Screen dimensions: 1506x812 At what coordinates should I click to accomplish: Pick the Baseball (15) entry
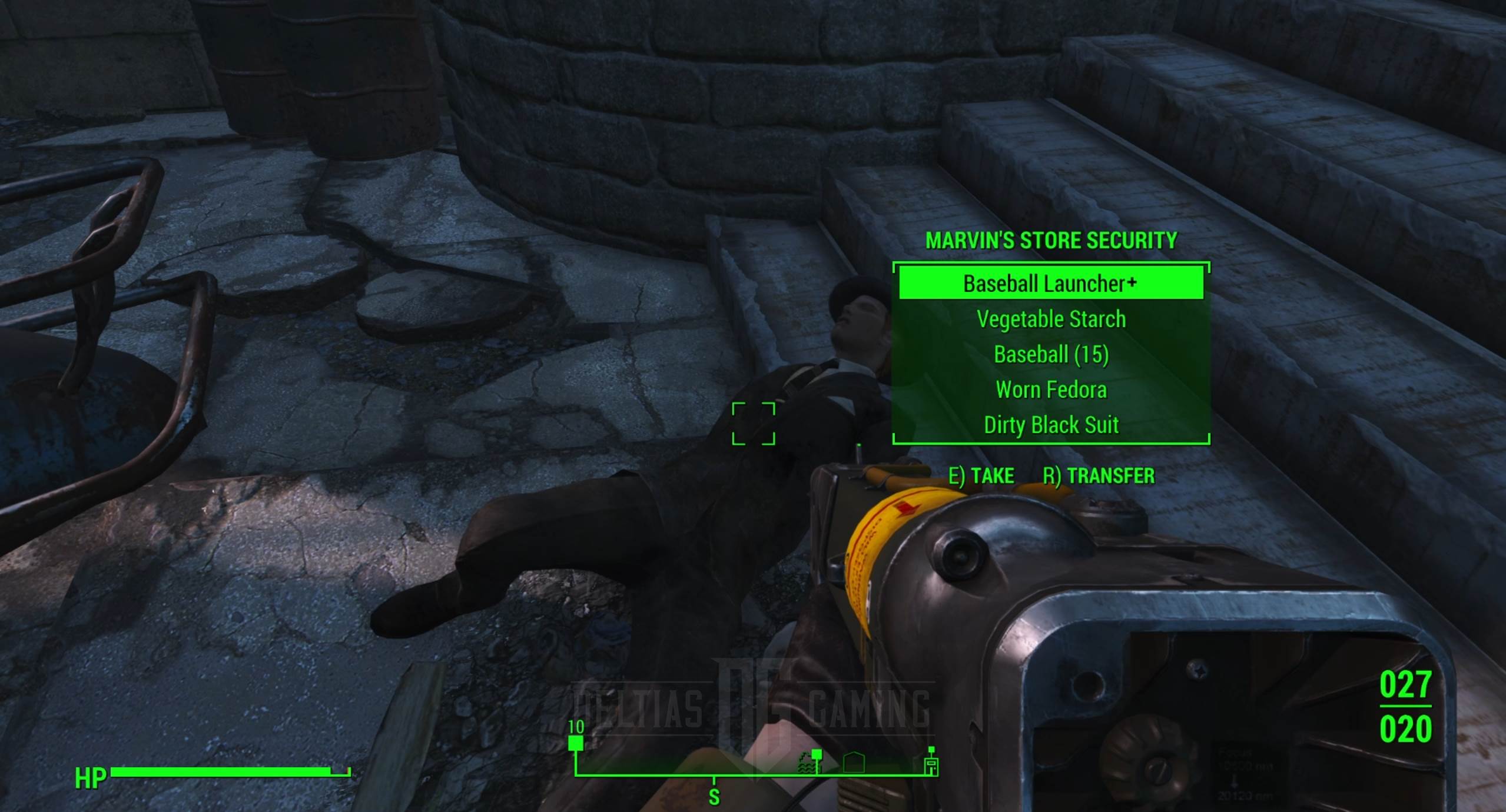tap(1051, 355)
